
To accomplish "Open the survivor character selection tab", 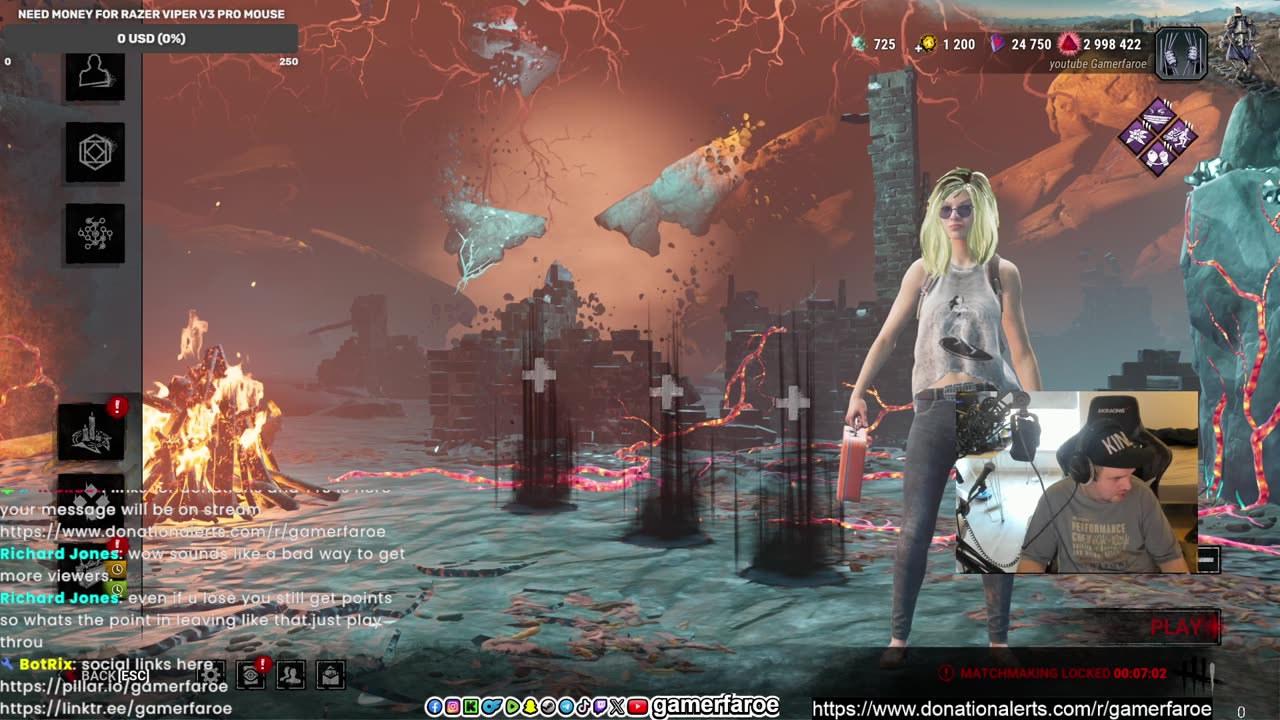I will click(x=95, y=75).
